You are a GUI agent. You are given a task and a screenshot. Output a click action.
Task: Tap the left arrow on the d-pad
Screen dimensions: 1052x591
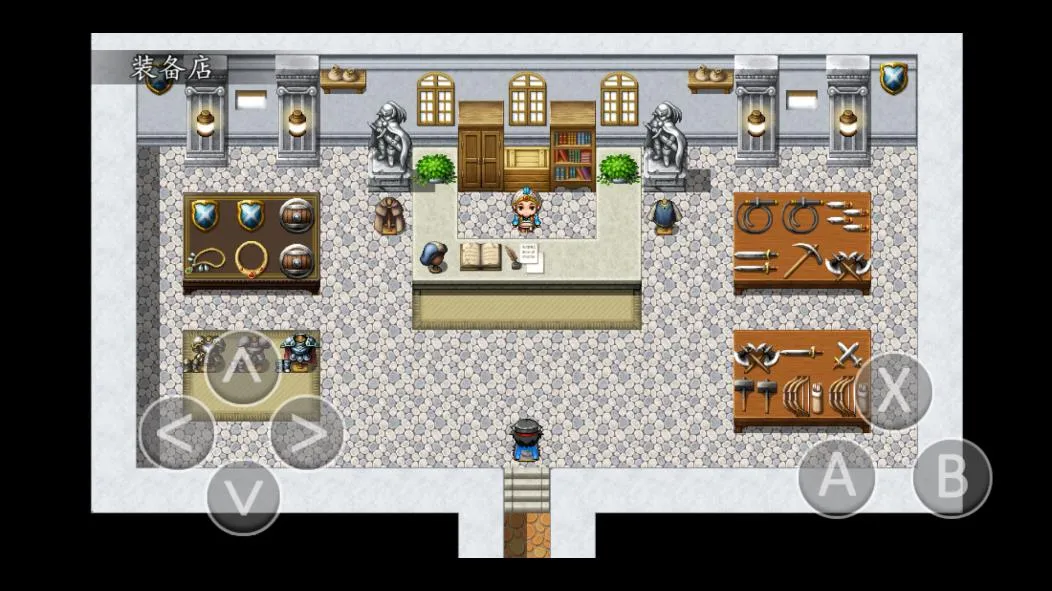coord(176,433)
